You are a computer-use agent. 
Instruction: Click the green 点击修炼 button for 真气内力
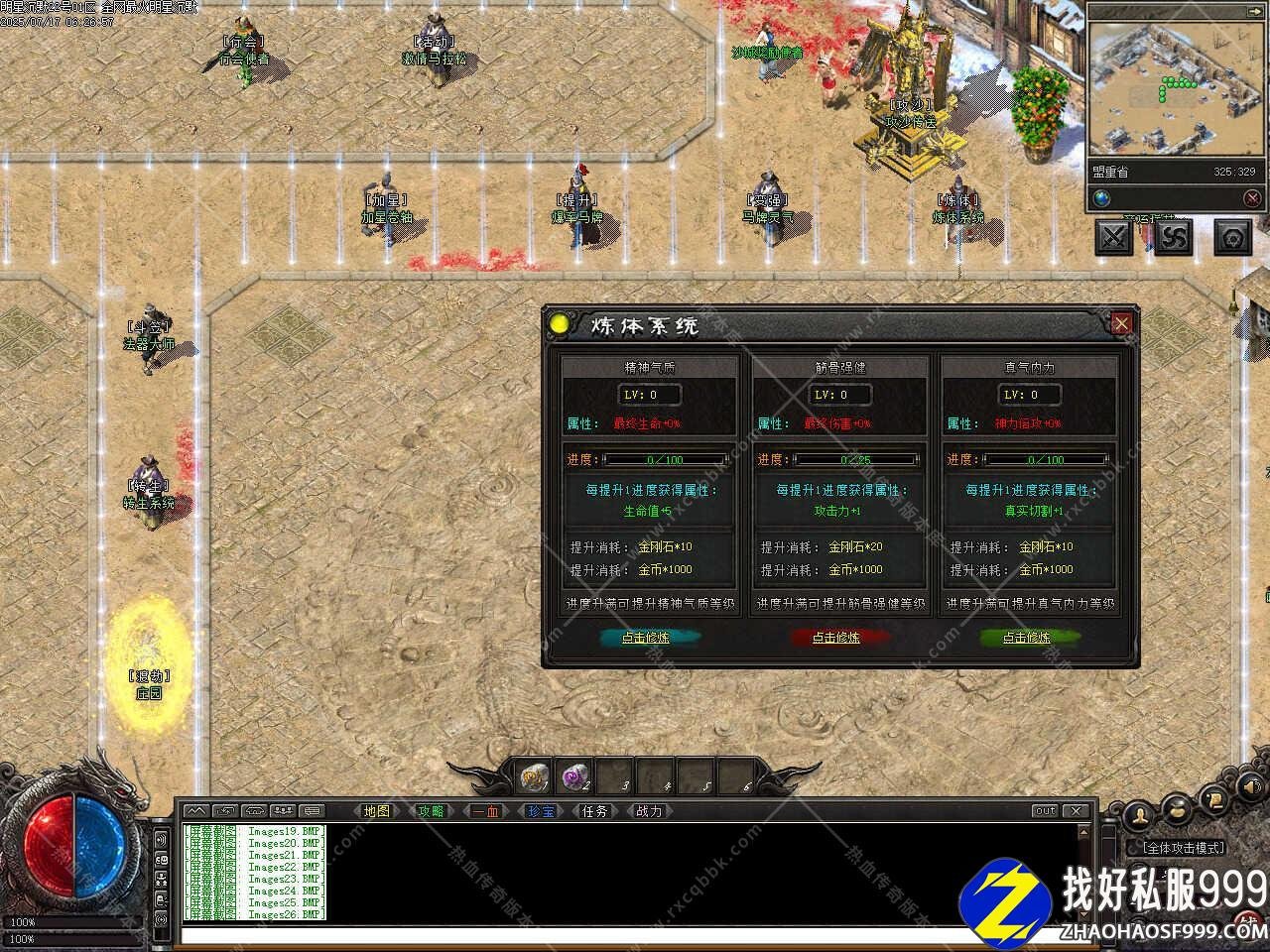click(1026, 638)
